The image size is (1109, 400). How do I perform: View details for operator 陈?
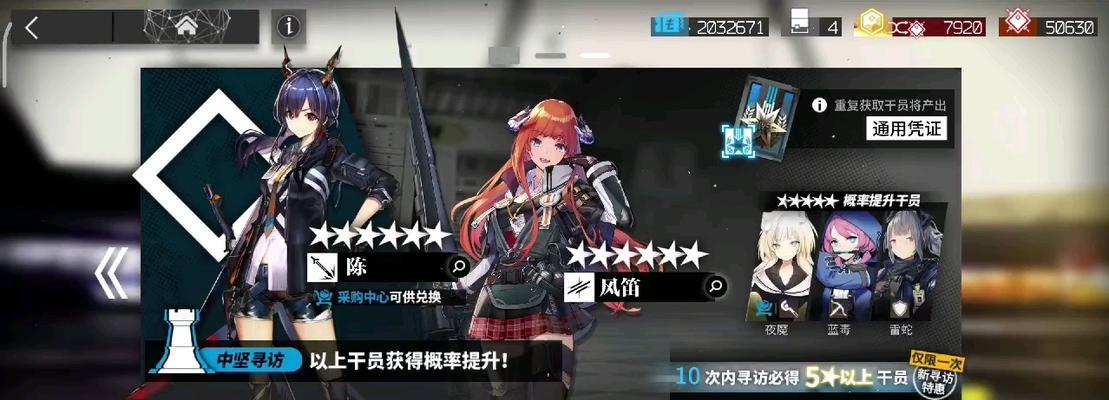[x=459, y=267]
